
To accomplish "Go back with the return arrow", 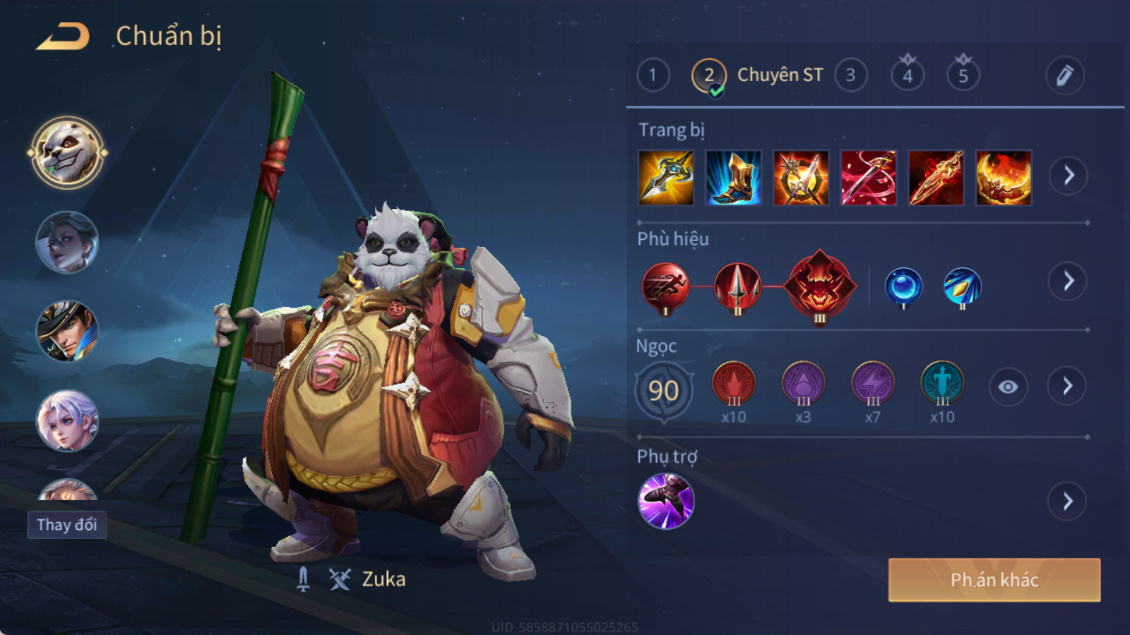I will 63,38.
